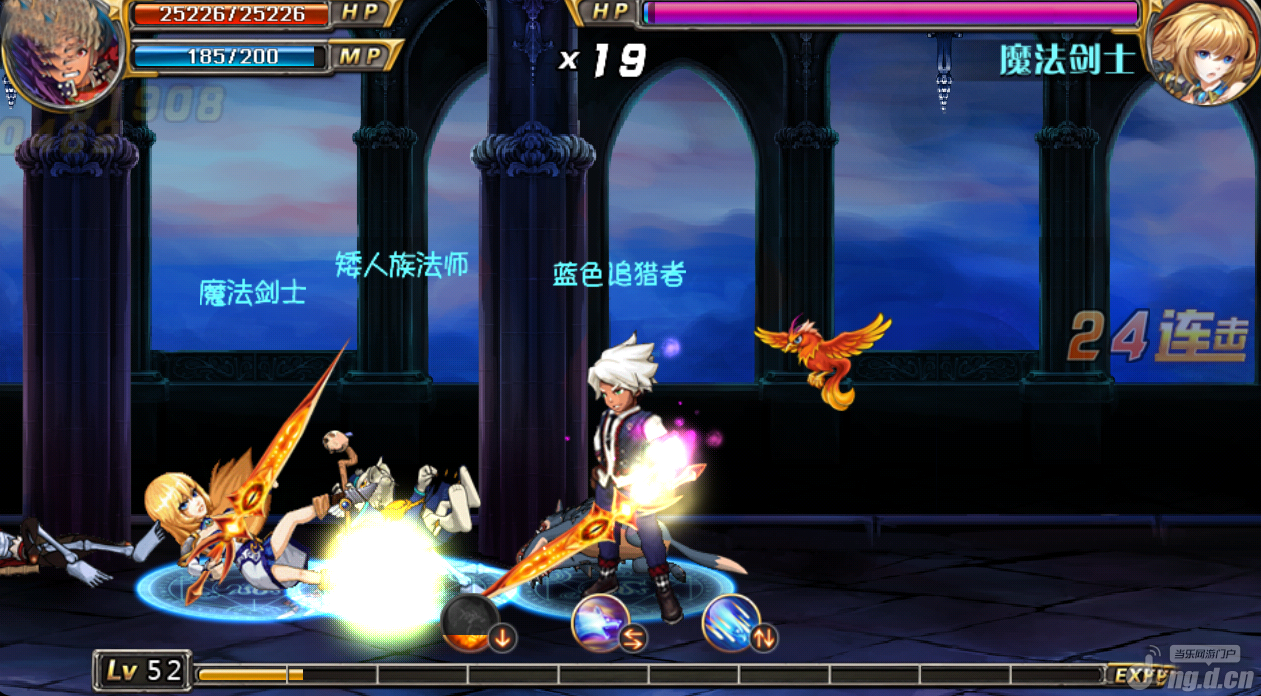The width and height of the screenshot is (1261, 696).
Task: Activate the dark skill icon on cooldown
Action: tap(470, 622)
